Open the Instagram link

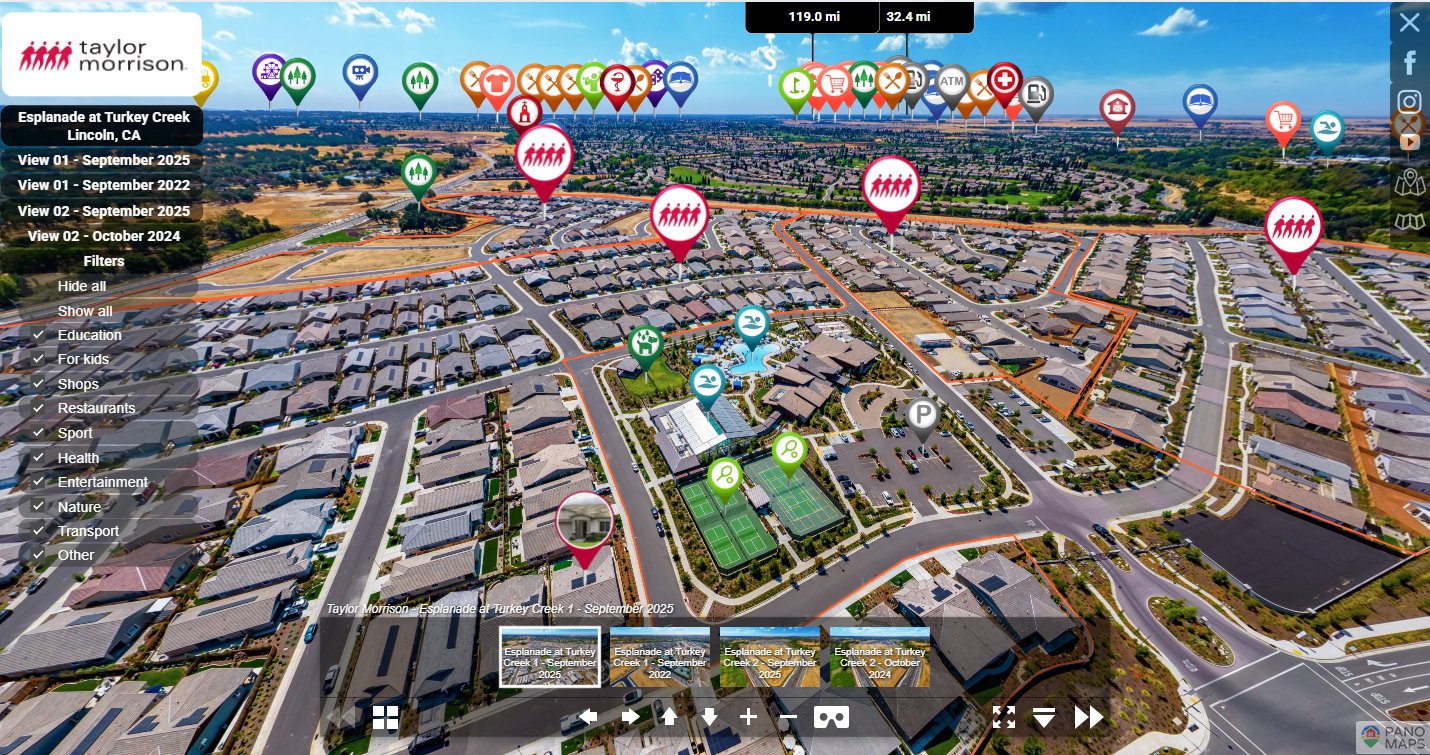[1410, 101]
